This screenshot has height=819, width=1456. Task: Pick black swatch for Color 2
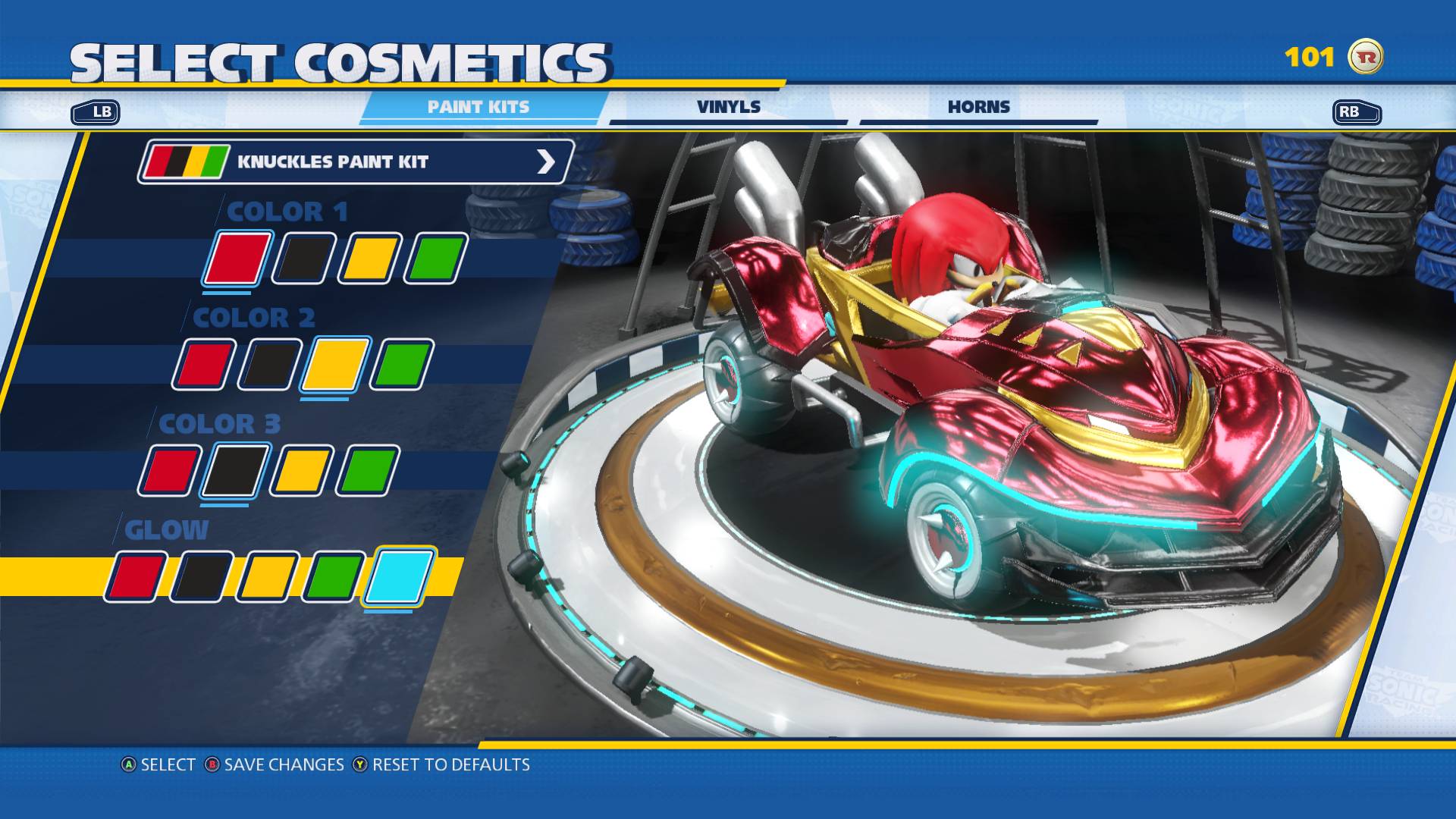[x=270, y=365]
